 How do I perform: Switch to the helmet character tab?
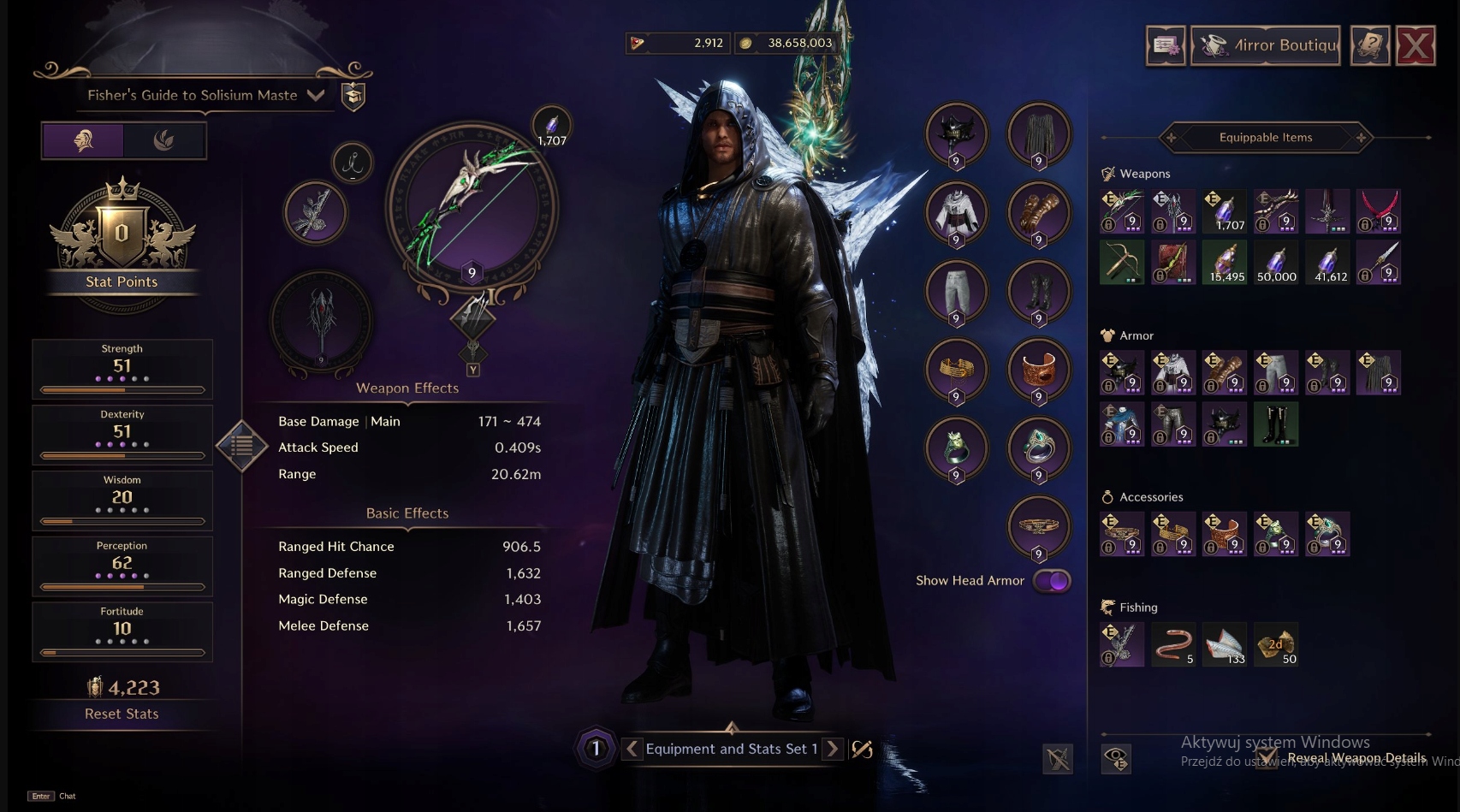[83, 140]
